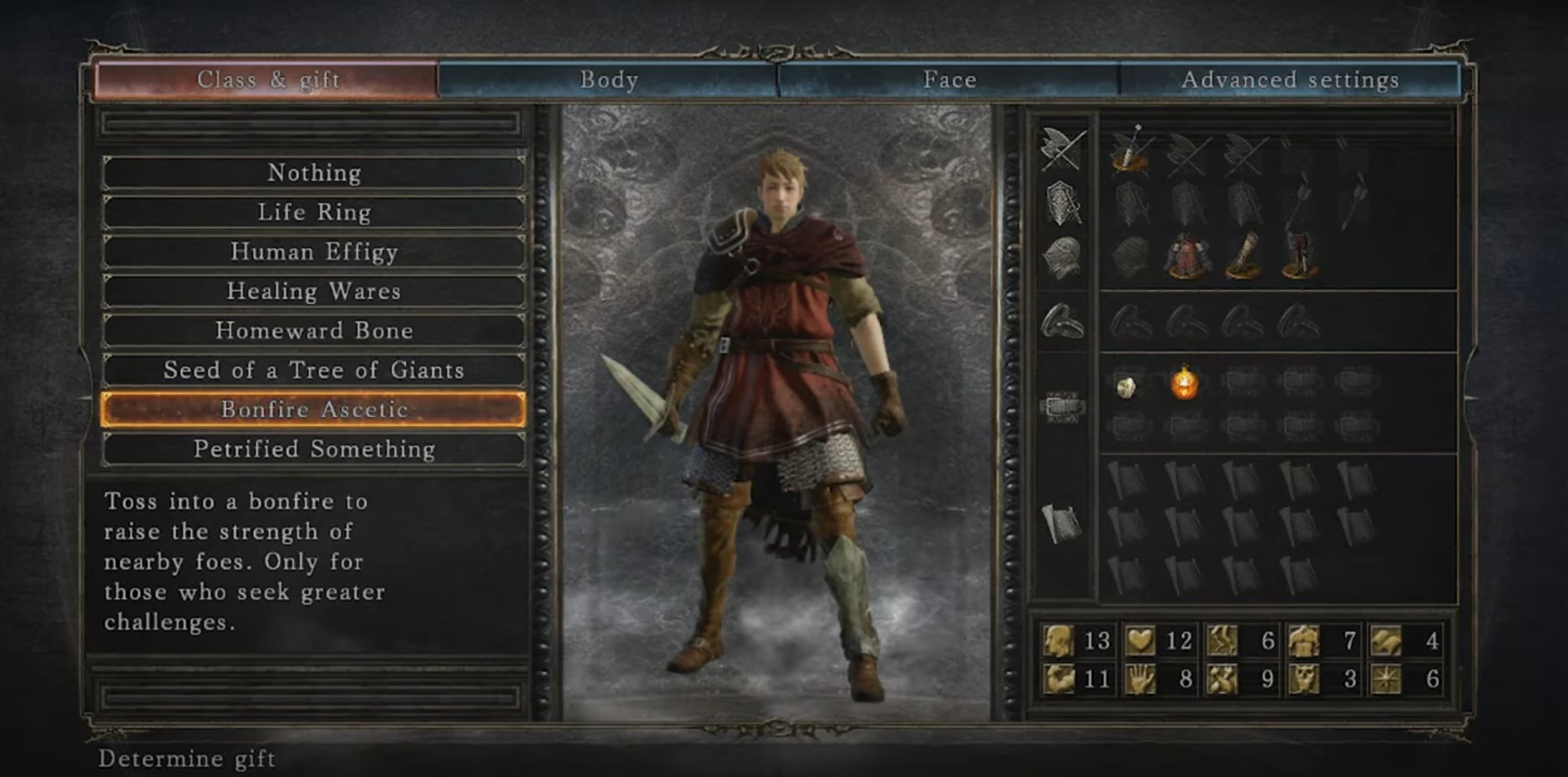Go to the Face tab
The height and width of the screenshot is (777, 1568).
(x=949, y=80)
